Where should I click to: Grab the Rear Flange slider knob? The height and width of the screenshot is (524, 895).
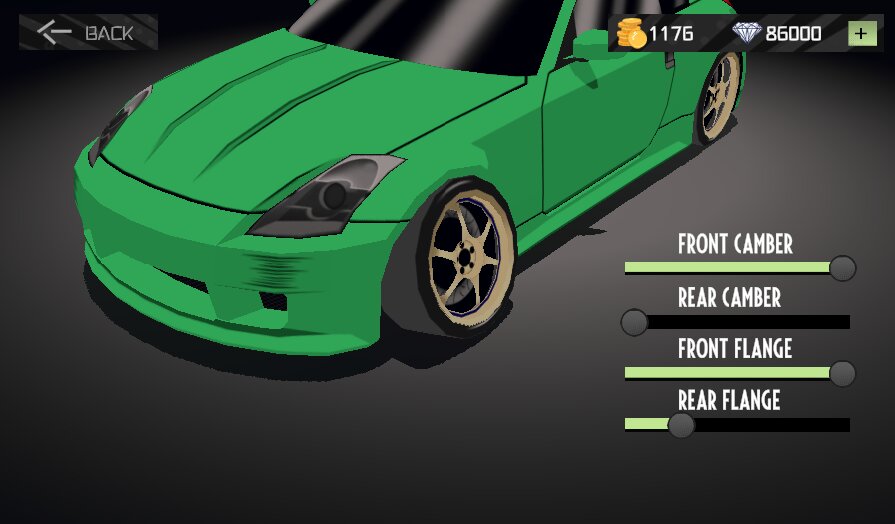click(x=681, y=425)
